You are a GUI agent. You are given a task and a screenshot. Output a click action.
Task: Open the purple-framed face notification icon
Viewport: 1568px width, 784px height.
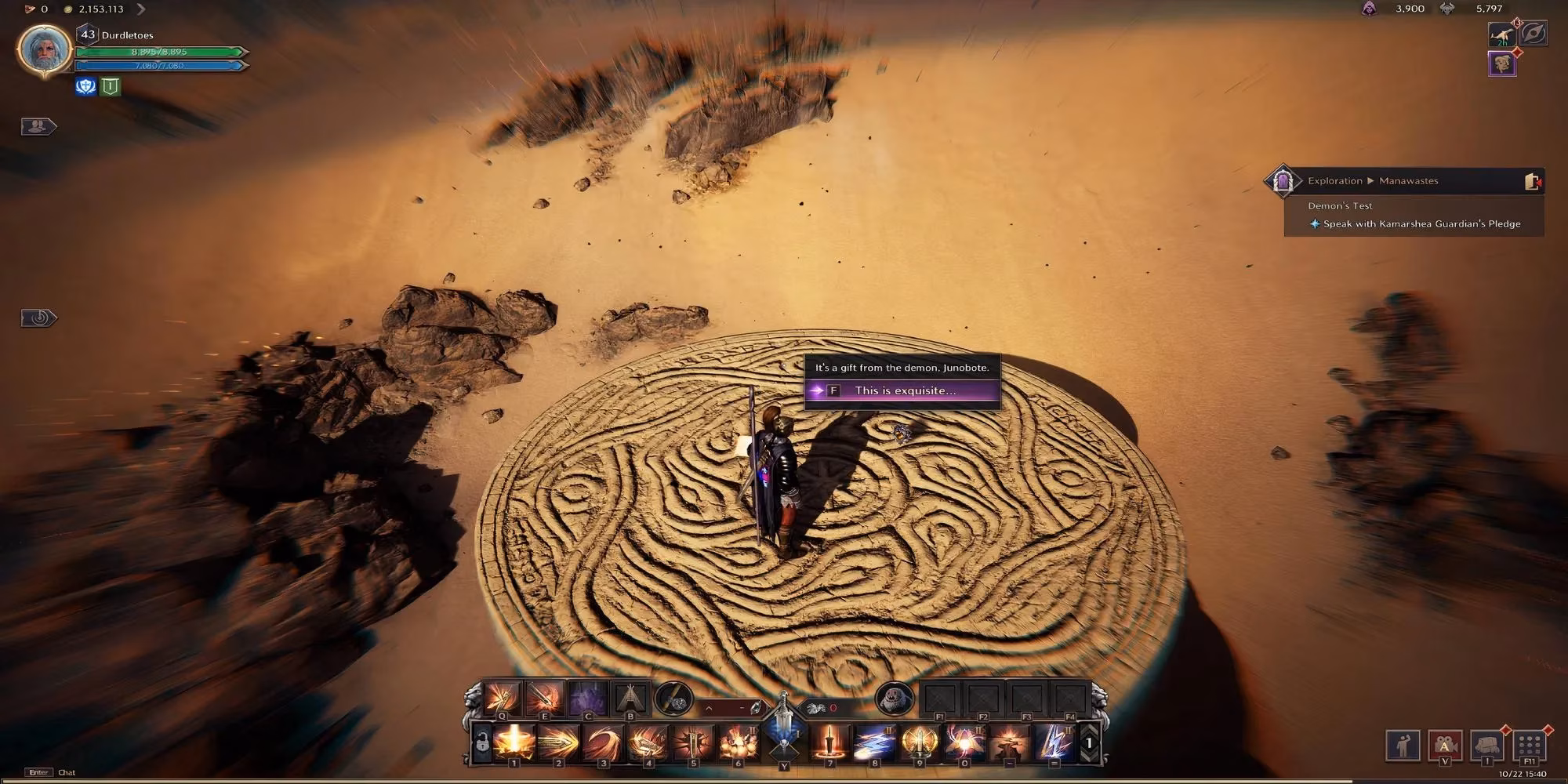coord(1502,64)
